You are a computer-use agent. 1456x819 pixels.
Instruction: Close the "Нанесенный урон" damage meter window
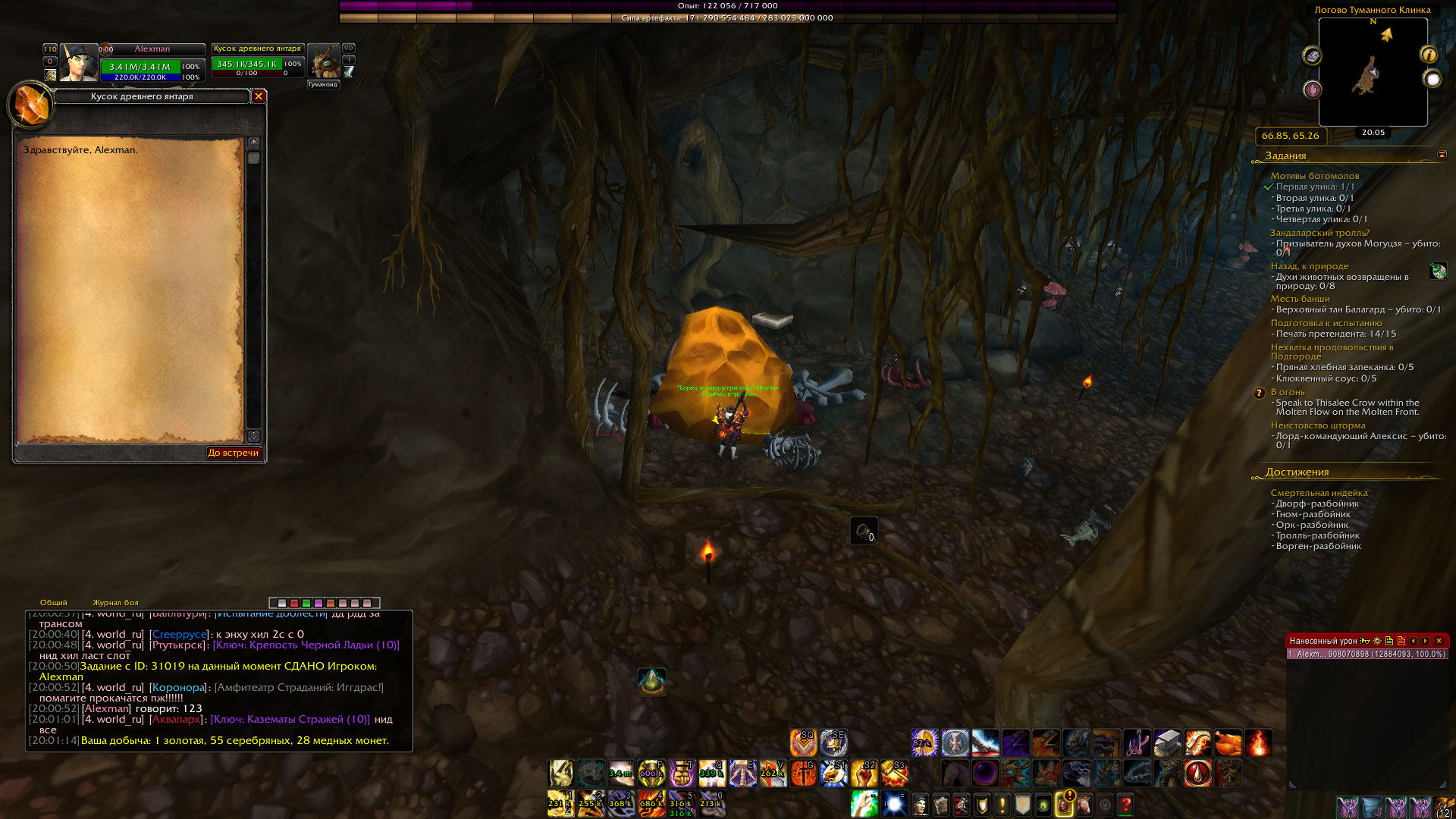coord(1439,641)
